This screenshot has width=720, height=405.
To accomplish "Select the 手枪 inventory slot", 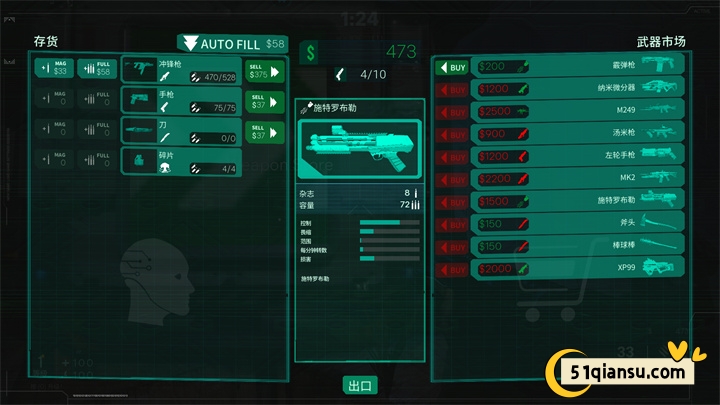I will click(x=180, y=100).
